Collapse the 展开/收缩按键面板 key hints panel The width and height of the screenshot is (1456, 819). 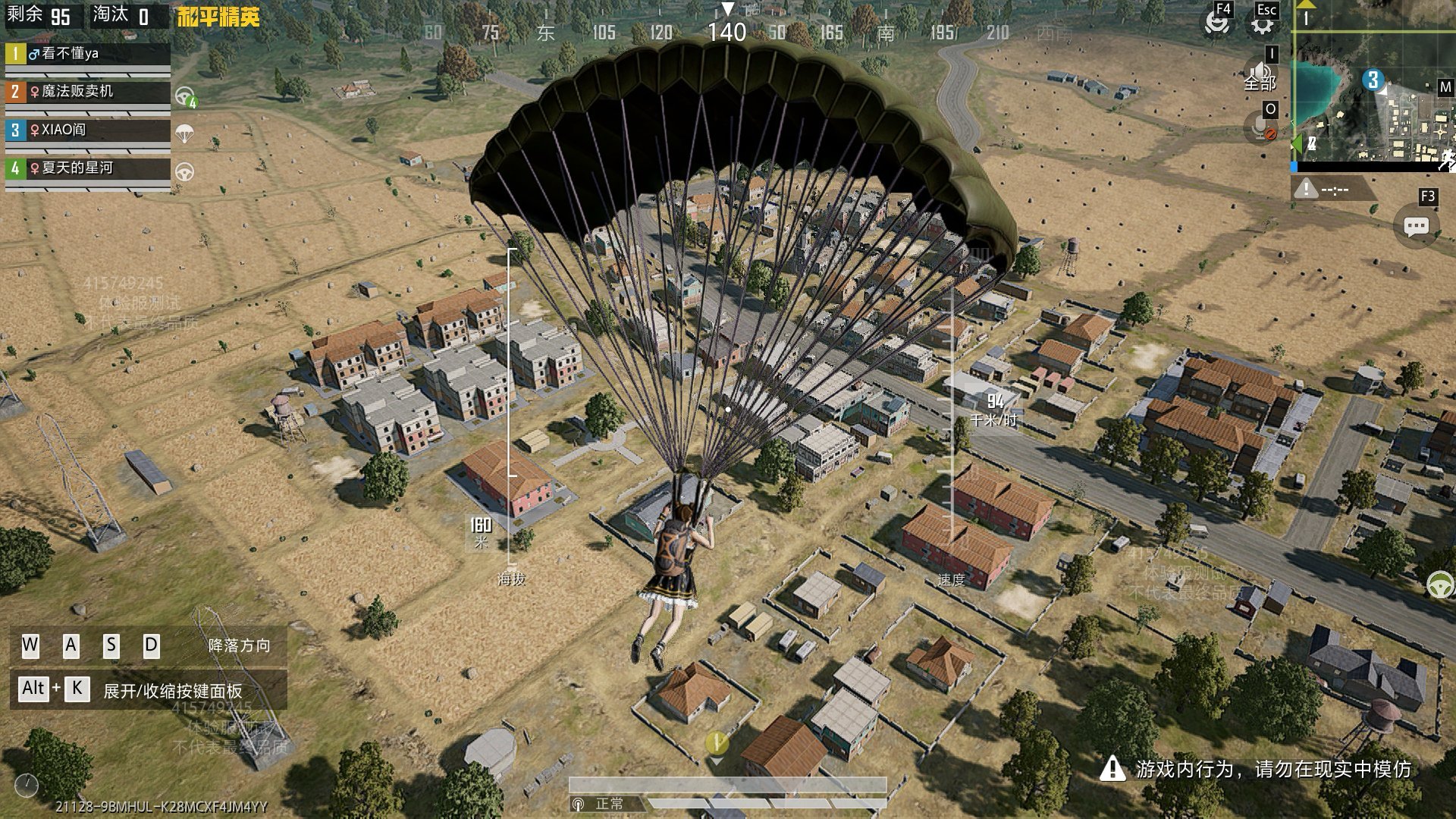tap(149, 689)
